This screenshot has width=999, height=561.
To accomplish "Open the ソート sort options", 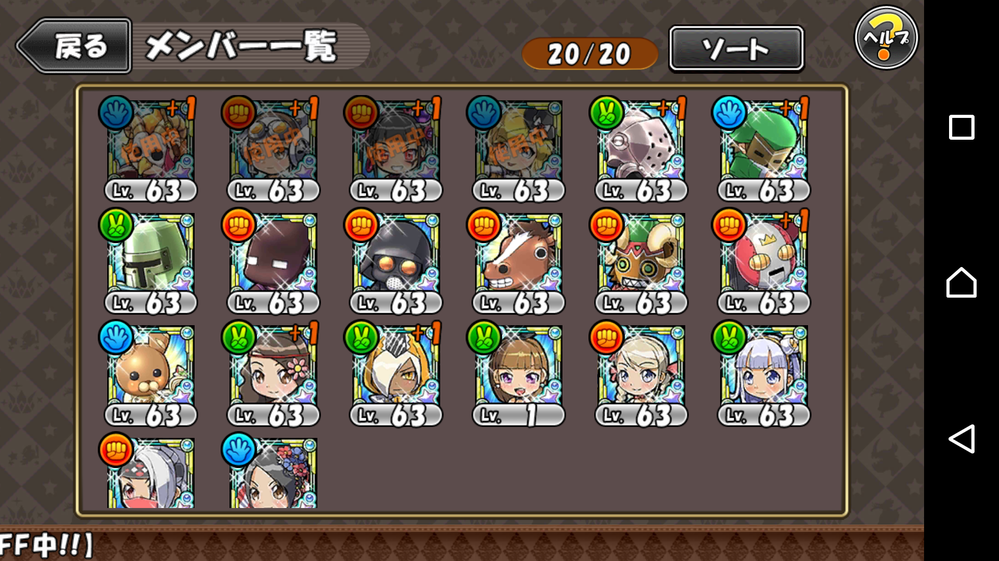I will click(736, 48).
